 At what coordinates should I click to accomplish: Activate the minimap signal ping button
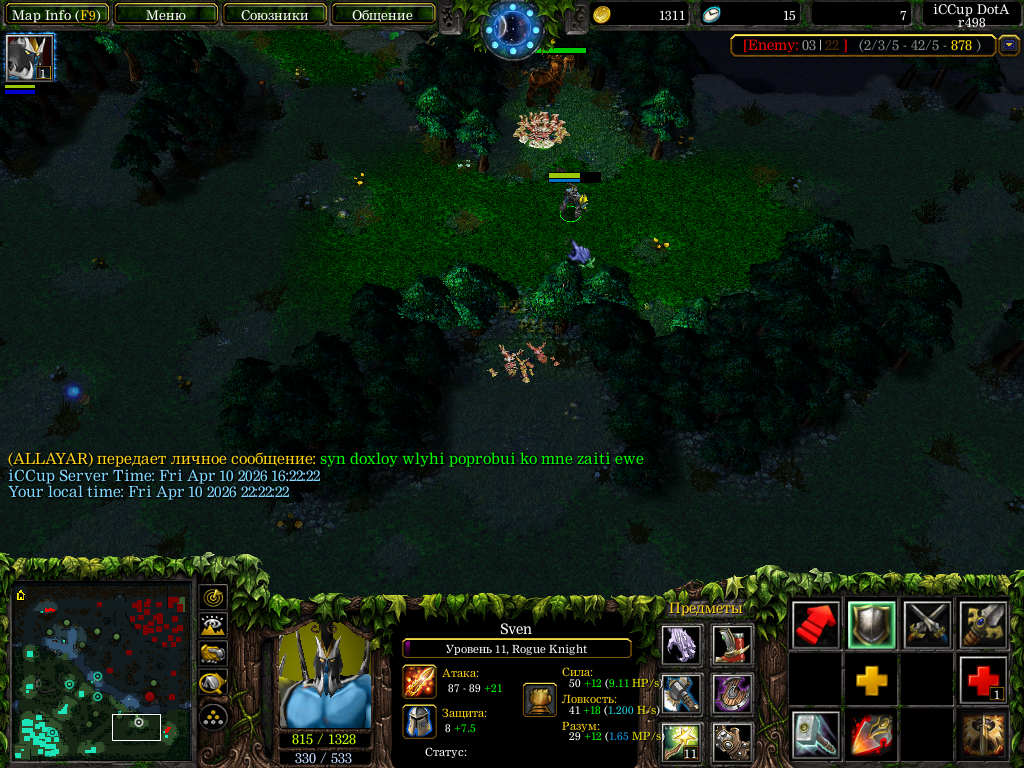click(213, 598)
